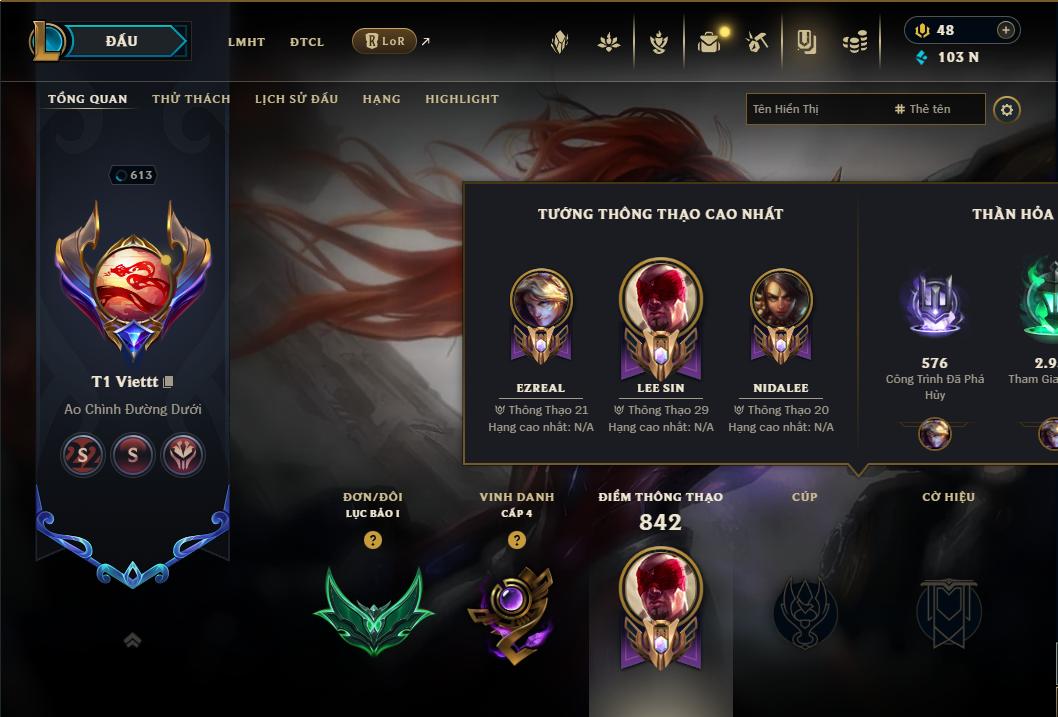The image size is (1058, 717).
Task: Open profile settings gear icon
Action: tap(1007, 109)
